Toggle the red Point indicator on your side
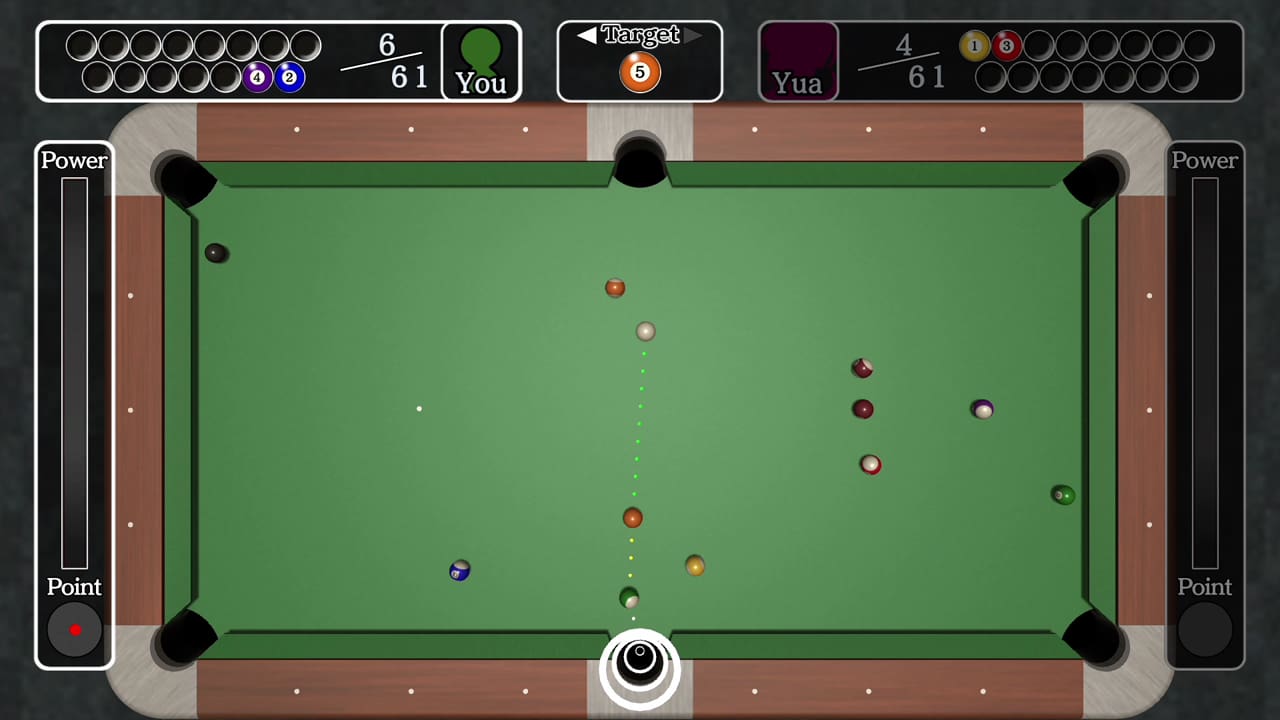Screen dimensions: 1280x720 pos(73,630)
